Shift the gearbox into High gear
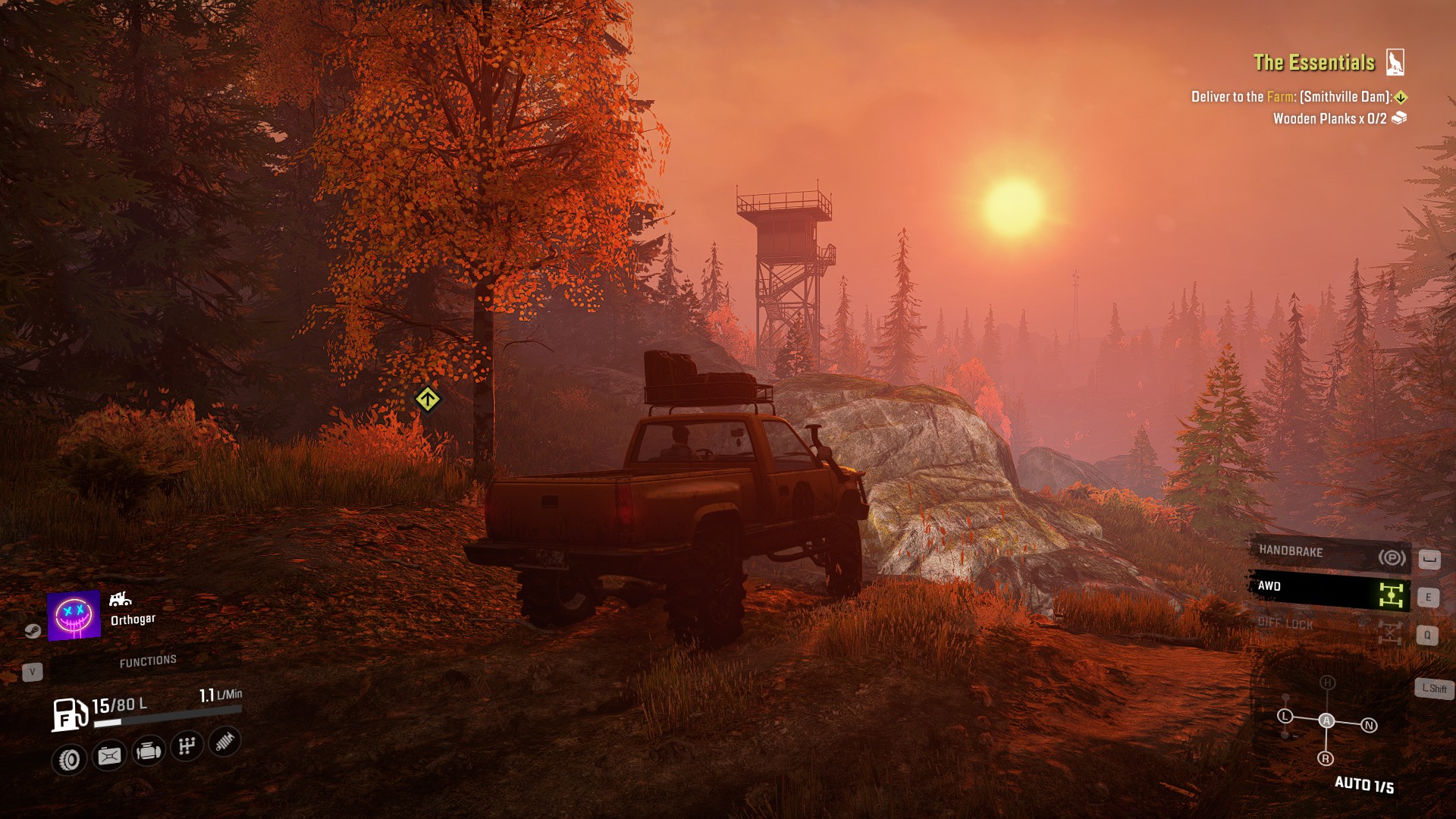The height and width of the screenshot is (819, 1456). click(1327, 682)
